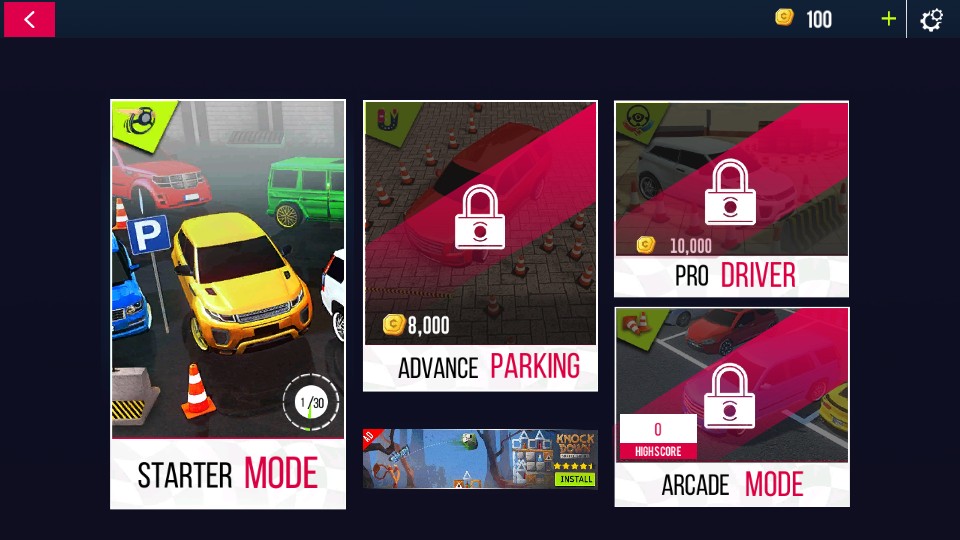Add more coins with the plus button
The image size is (960, 540).
[x=888, y=19]
